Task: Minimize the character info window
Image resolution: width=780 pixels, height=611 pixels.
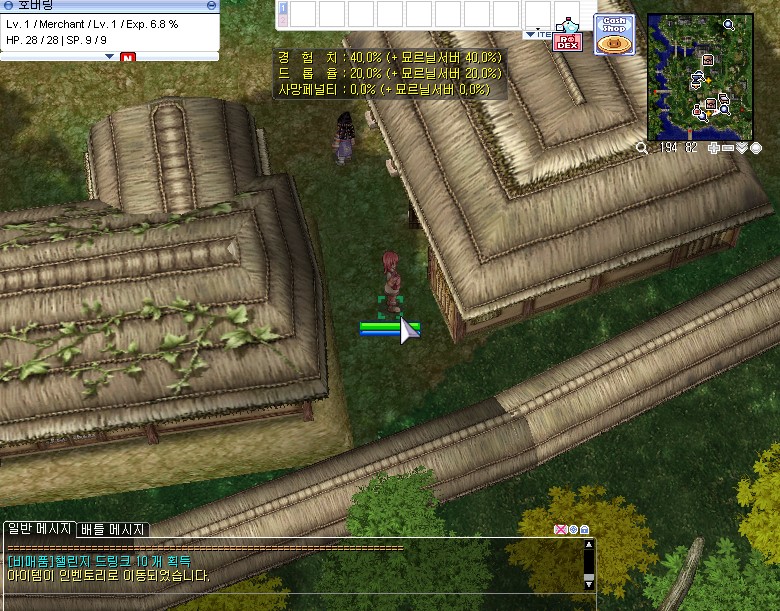Action: [x=210, y=6]
